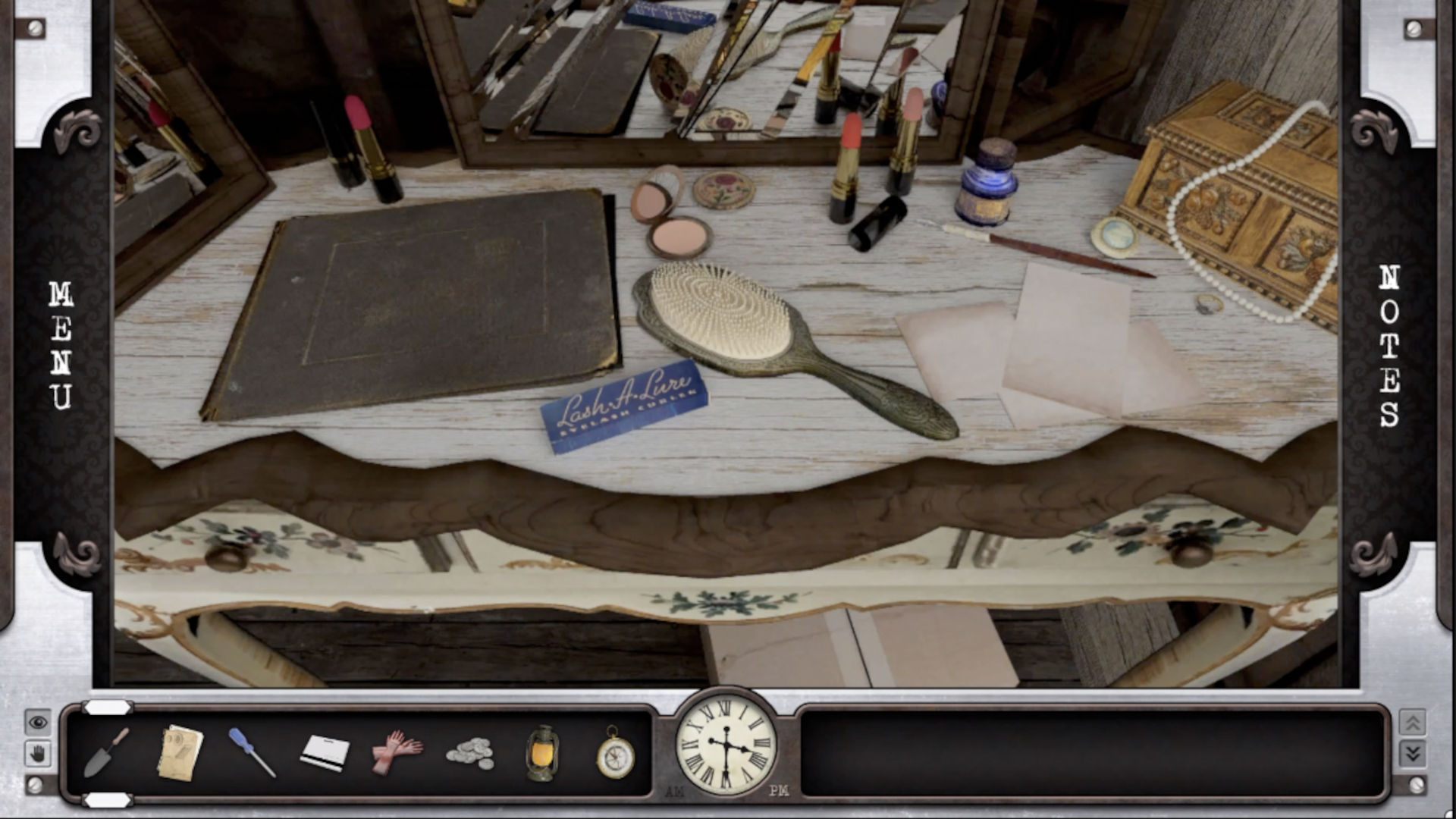
Task: Click the text box down arrow
Action: coord(1412,753)
